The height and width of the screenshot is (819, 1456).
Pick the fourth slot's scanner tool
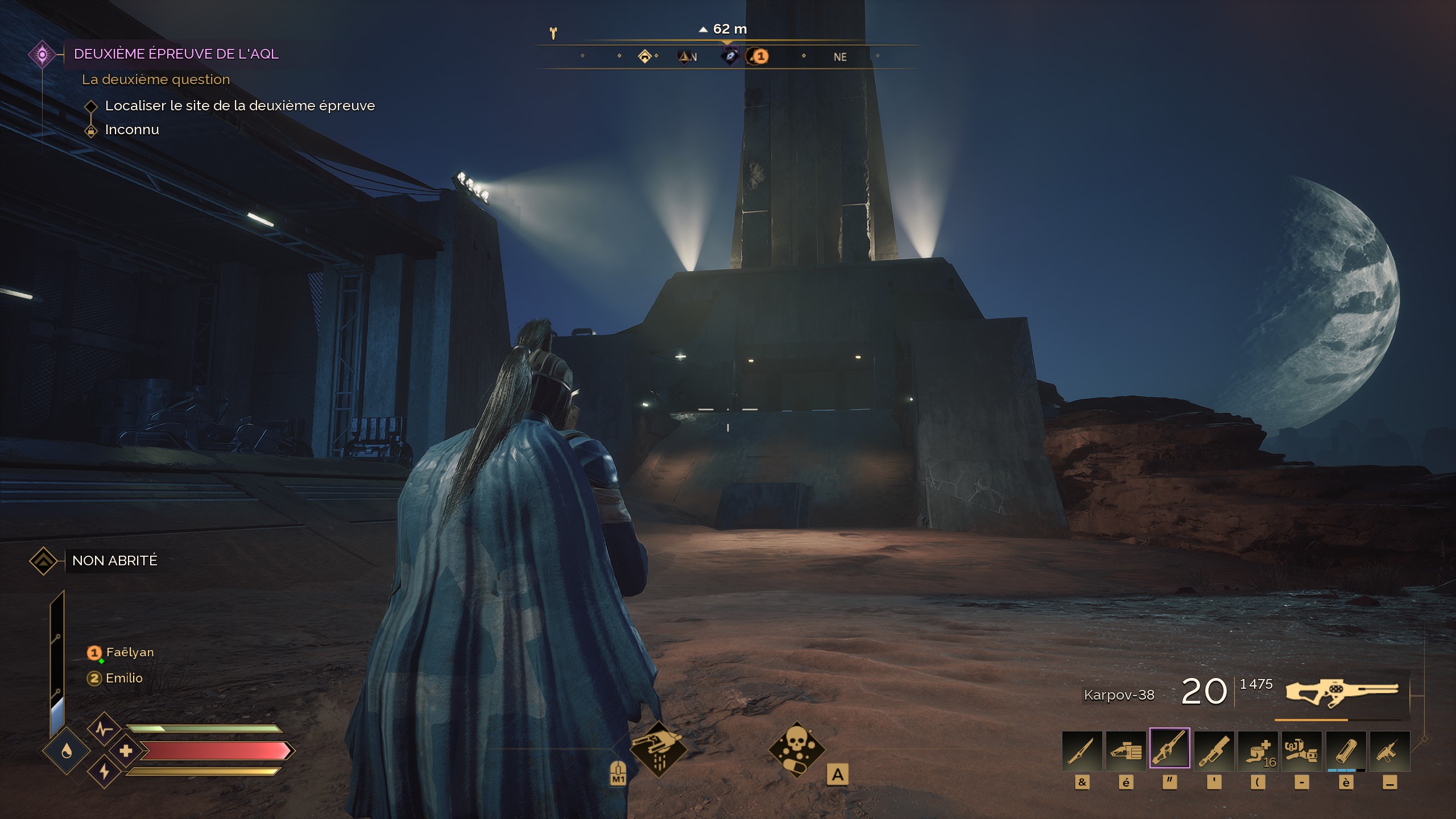click(x=1214, y=751)
